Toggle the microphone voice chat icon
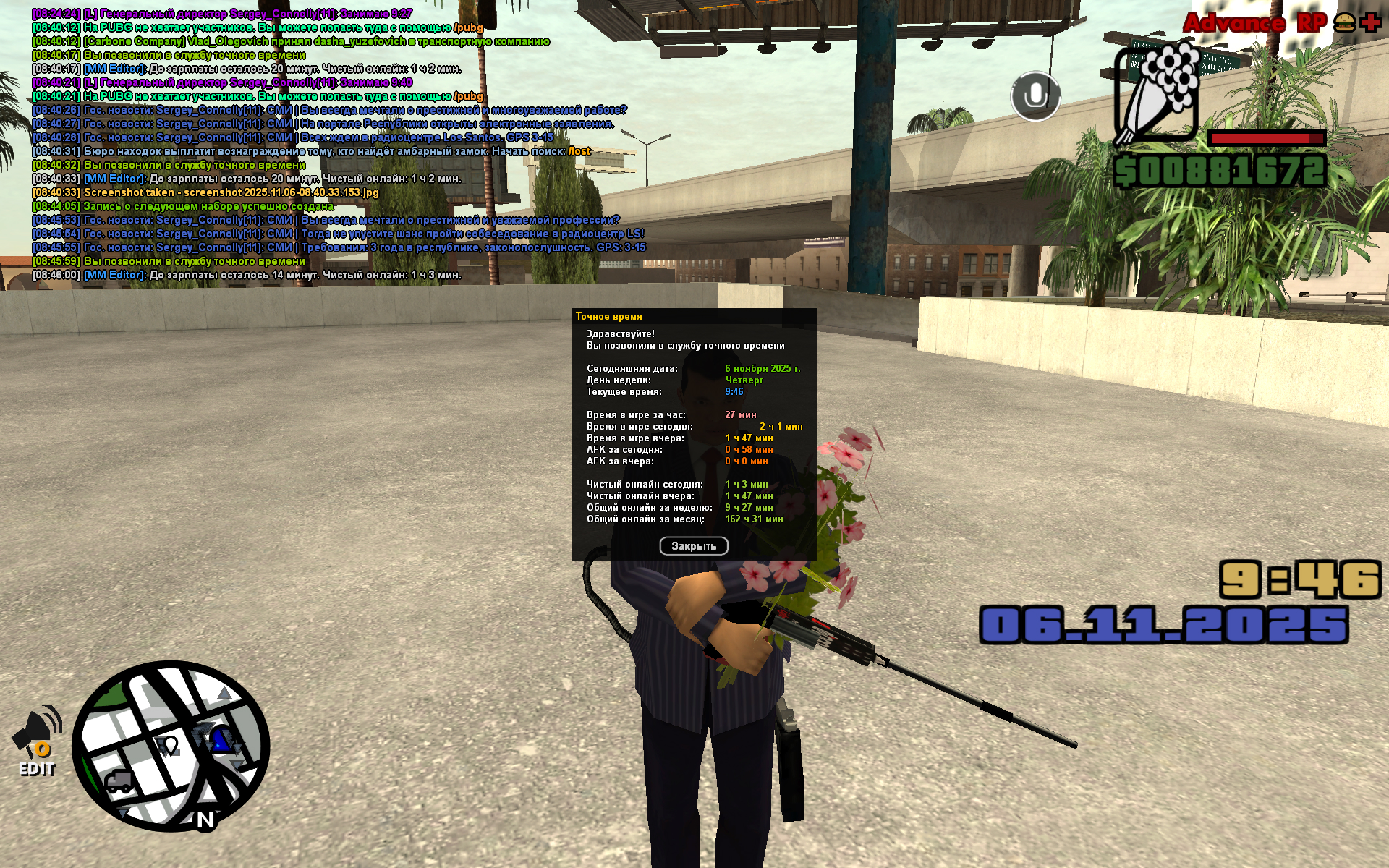Image resolution: width=1389 pixels, height=868 pixels. (x=1035, y=95)
